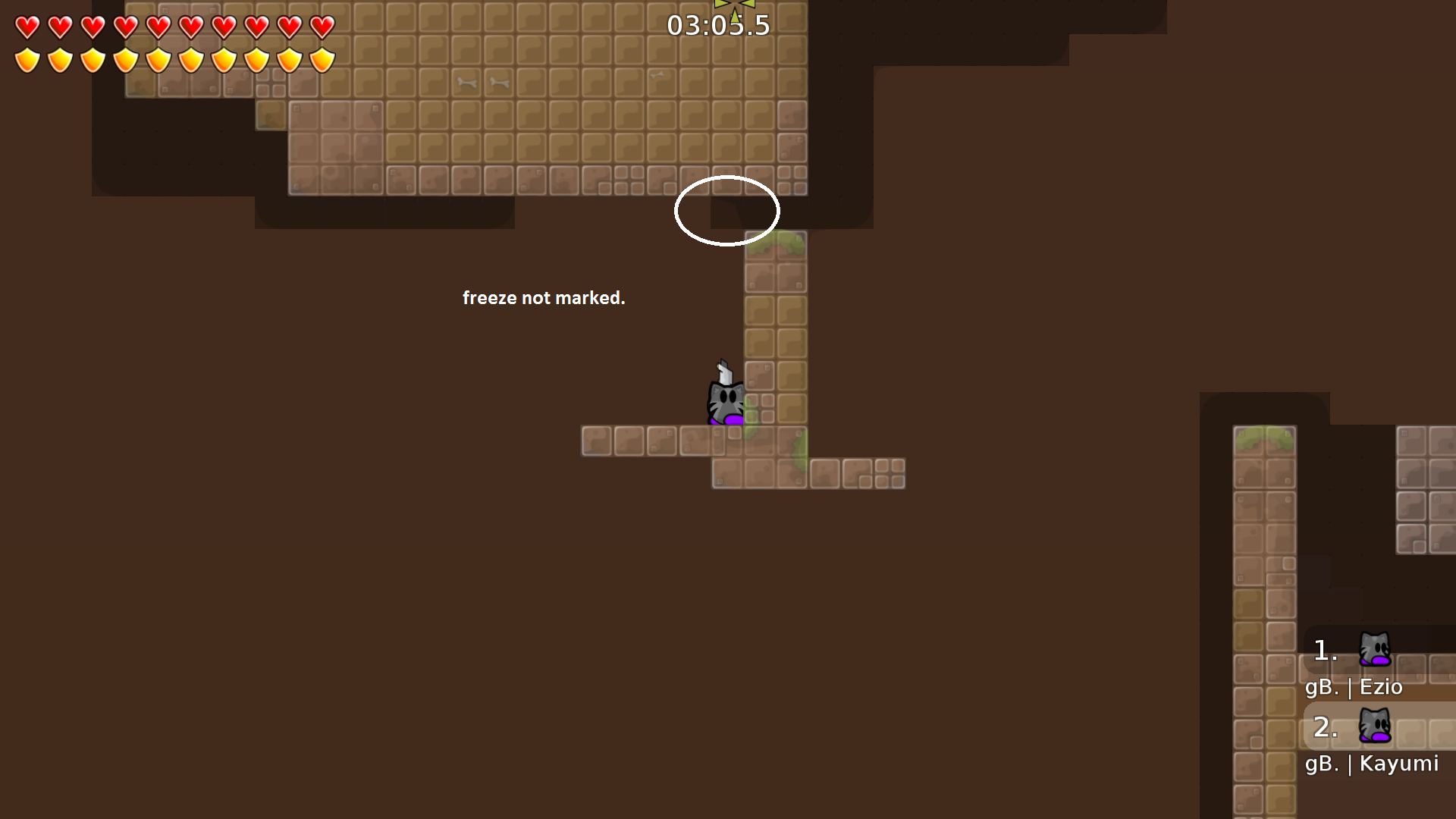Click the fifth heart in the health row

(158, 27)
